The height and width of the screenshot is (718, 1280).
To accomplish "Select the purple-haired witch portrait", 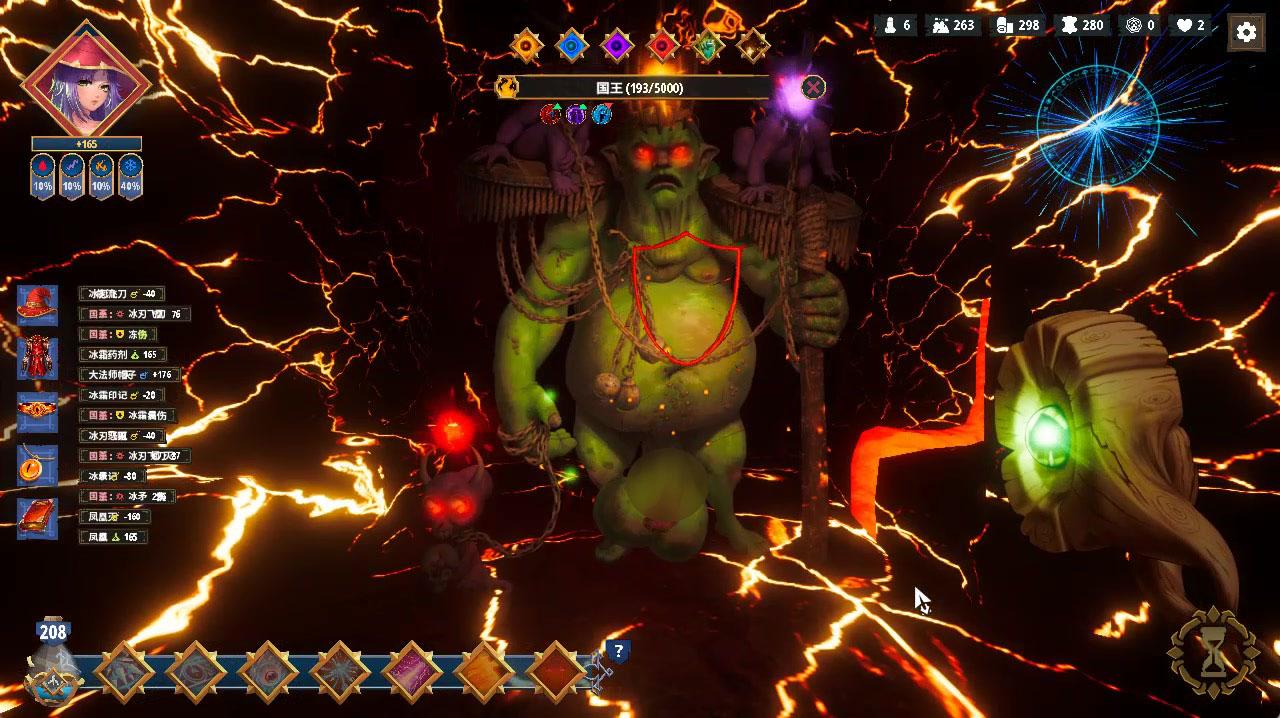I will 85,80.
